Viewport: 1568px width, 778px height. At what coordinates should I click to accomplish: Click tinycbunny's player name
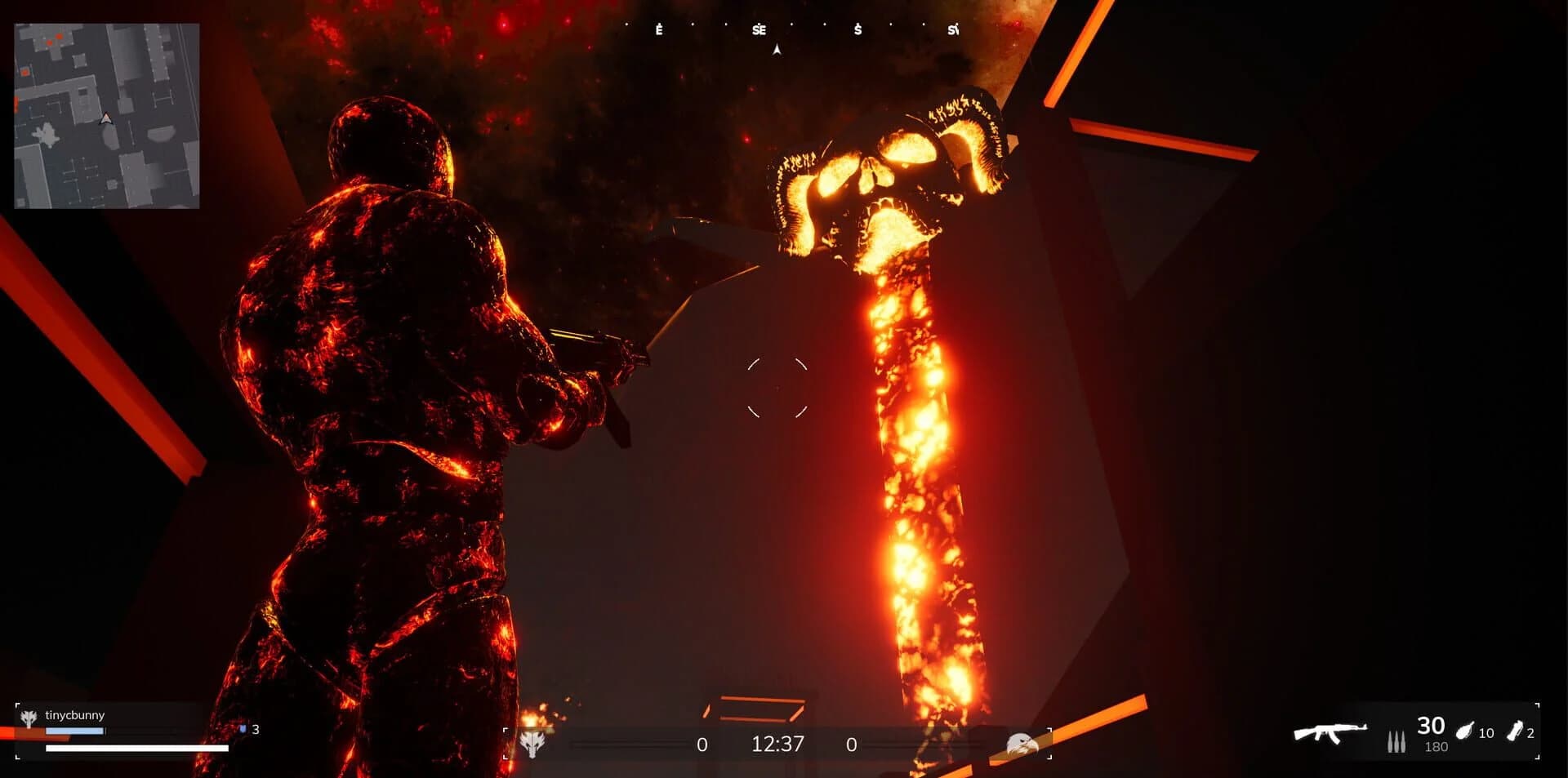(73, 714)
